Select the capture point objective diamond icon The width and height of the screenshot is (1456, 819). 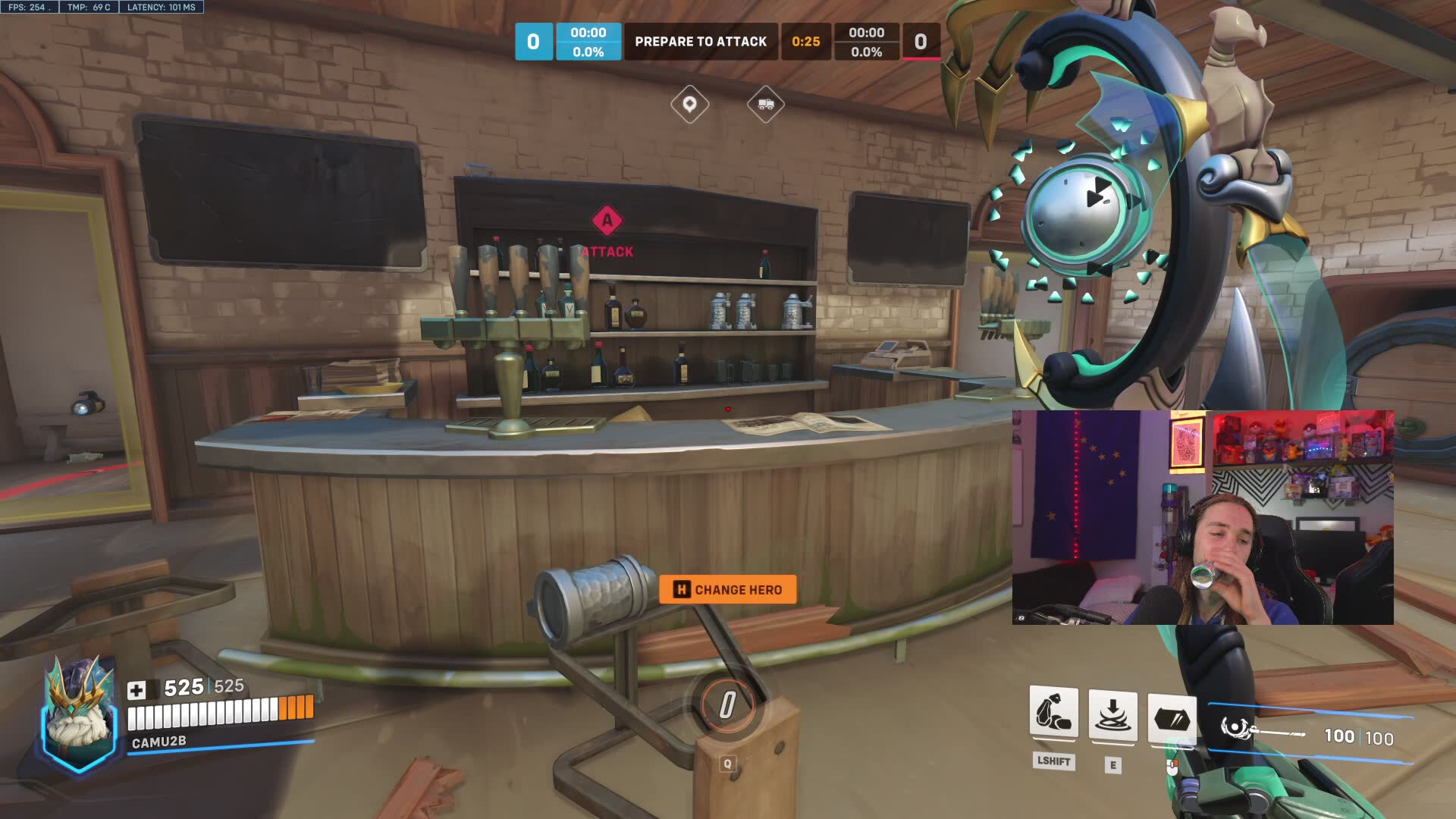coord(689,104)
